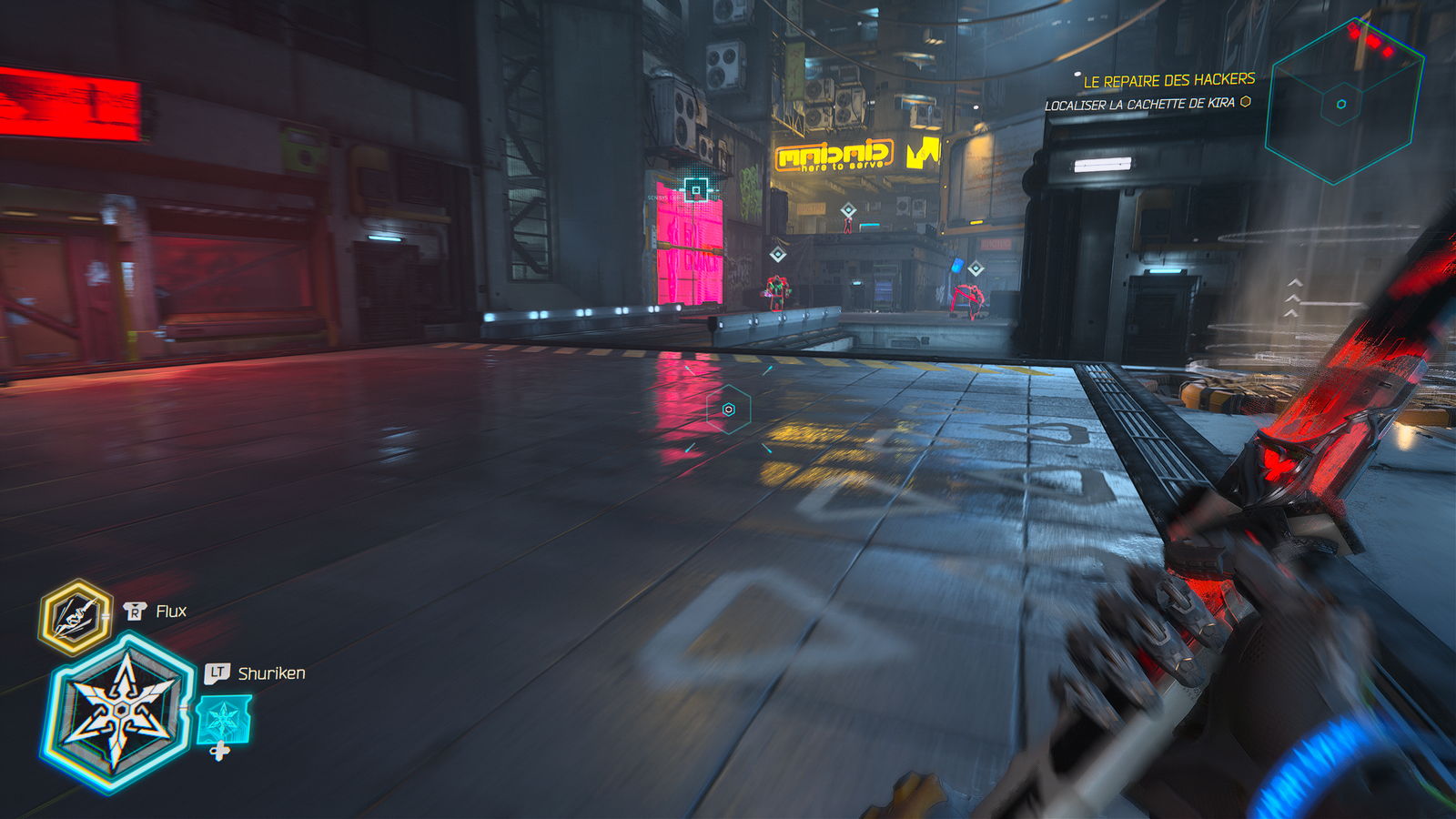
Task: Click the Shuriken text label
Action: [x=270, y=675]
